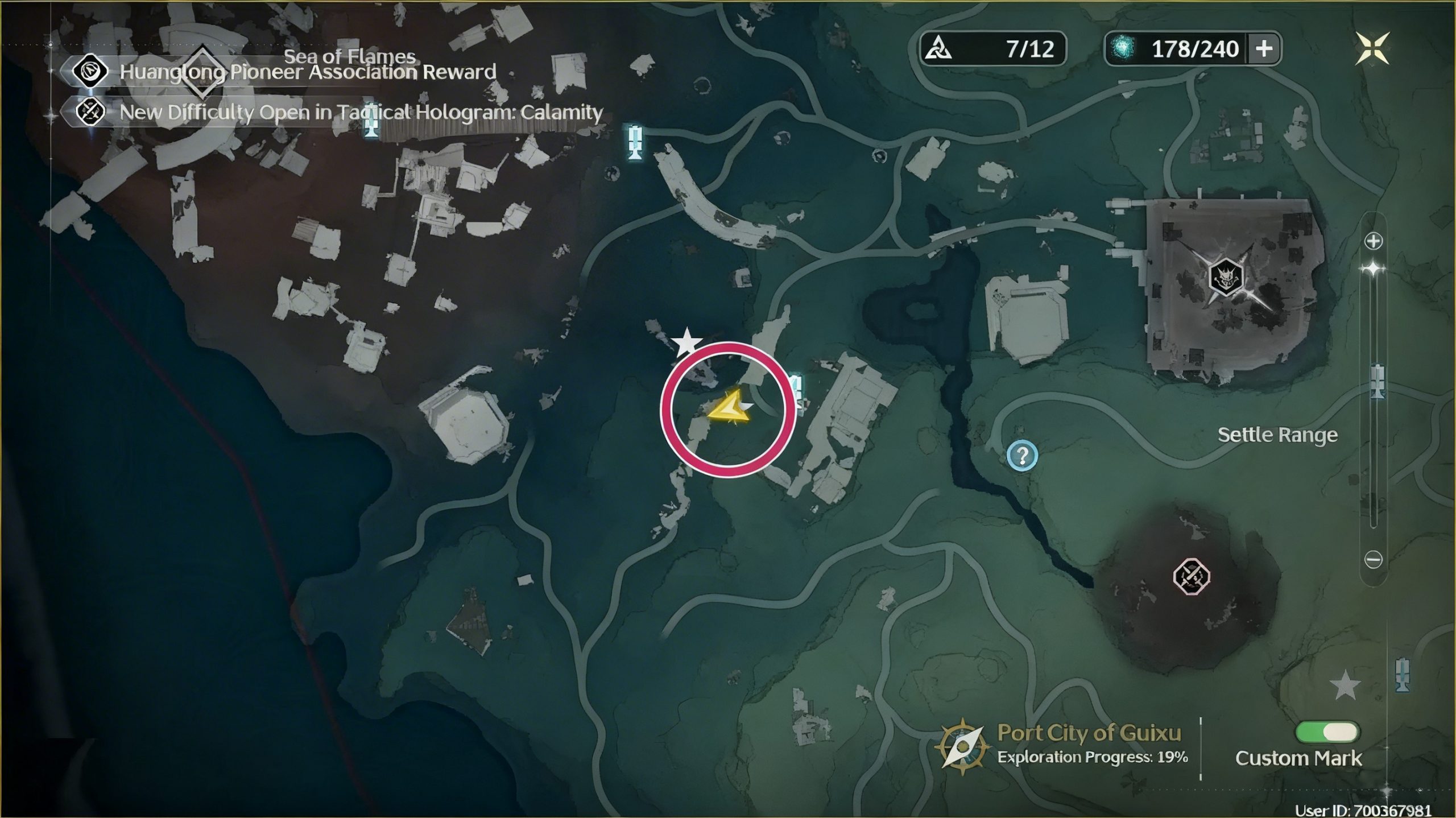This screenshot has height=818, width=1456.
Task: Open the grey star custom mark button
Action: [x=1345, y=685]
